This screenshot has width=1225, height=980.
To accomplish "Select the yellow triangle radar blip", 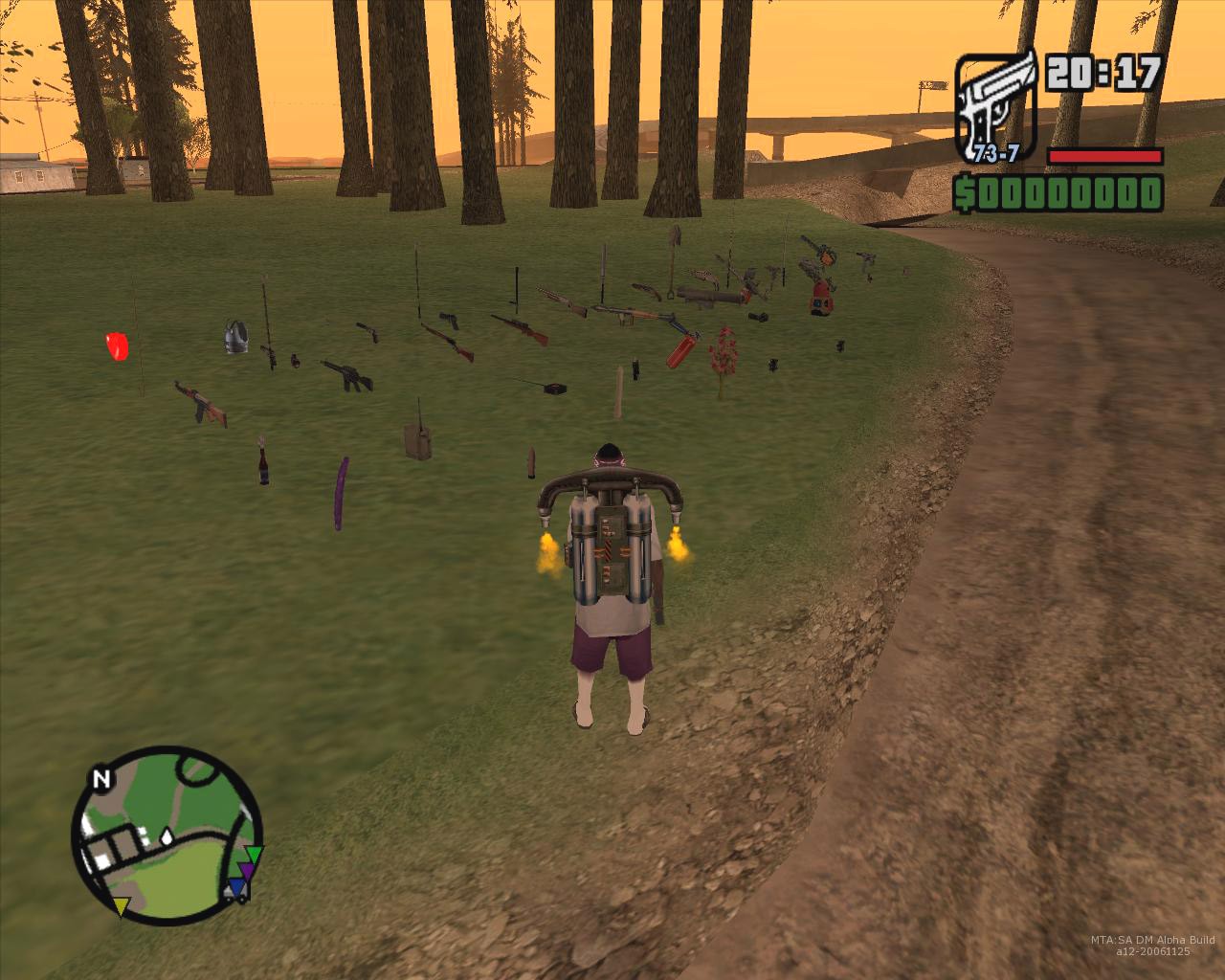I will tap(122, 905).
